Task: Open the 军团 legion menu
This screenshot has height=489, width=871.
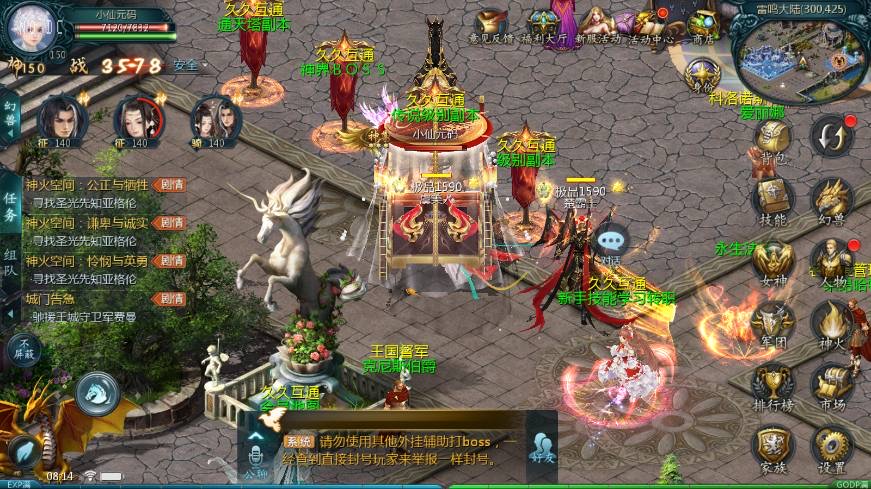Action: [x=773, y=323]
